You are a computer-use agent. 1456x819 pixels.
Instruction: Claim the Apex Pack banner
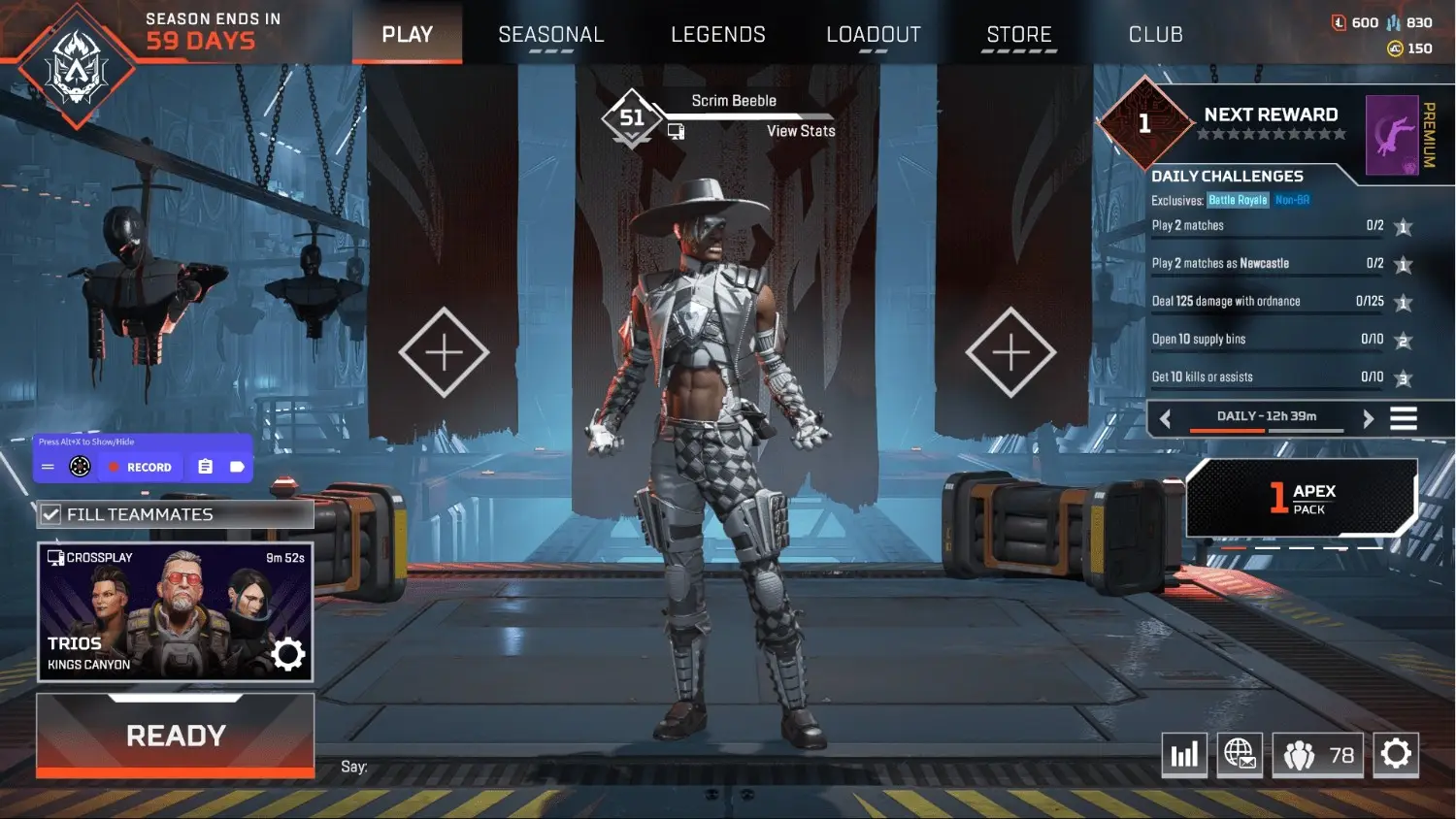(x=1301, y=497)
